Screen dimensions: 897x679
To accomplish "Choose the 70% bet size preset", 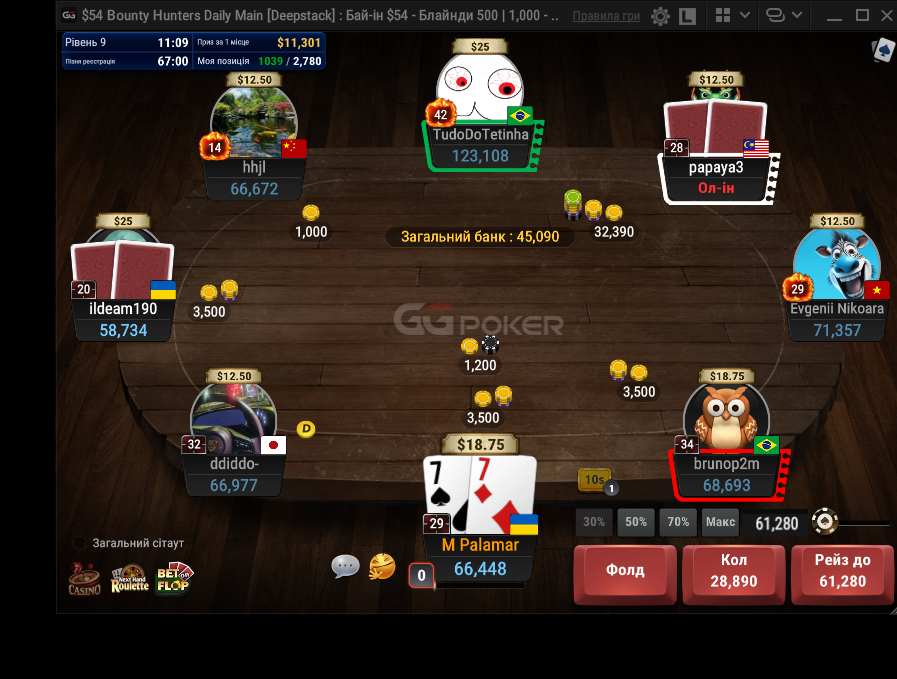I will pyautogui.click(x=678, y=522).
